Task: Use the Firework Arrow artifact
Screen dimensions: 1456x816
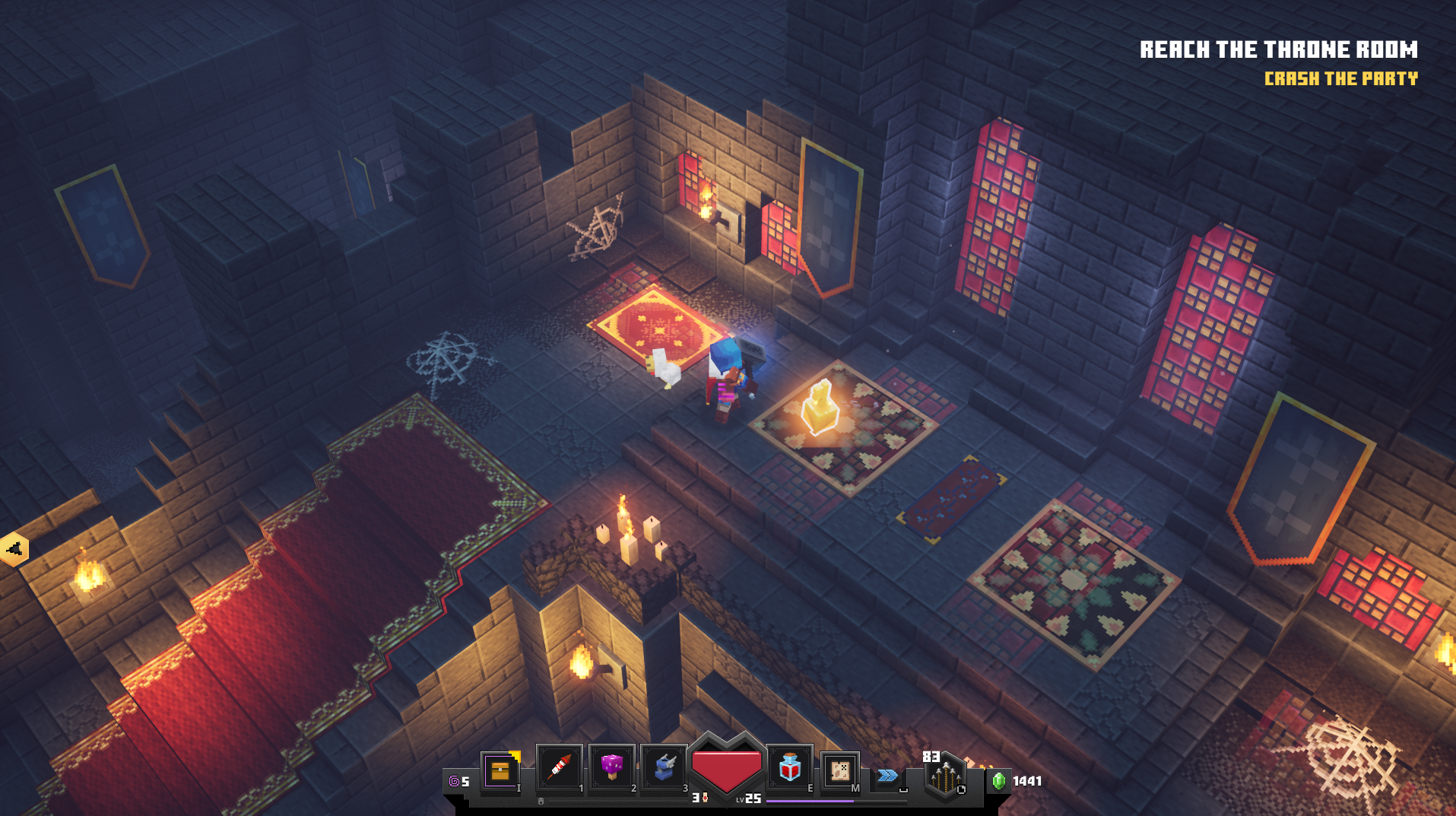Action: click(559, 768)
